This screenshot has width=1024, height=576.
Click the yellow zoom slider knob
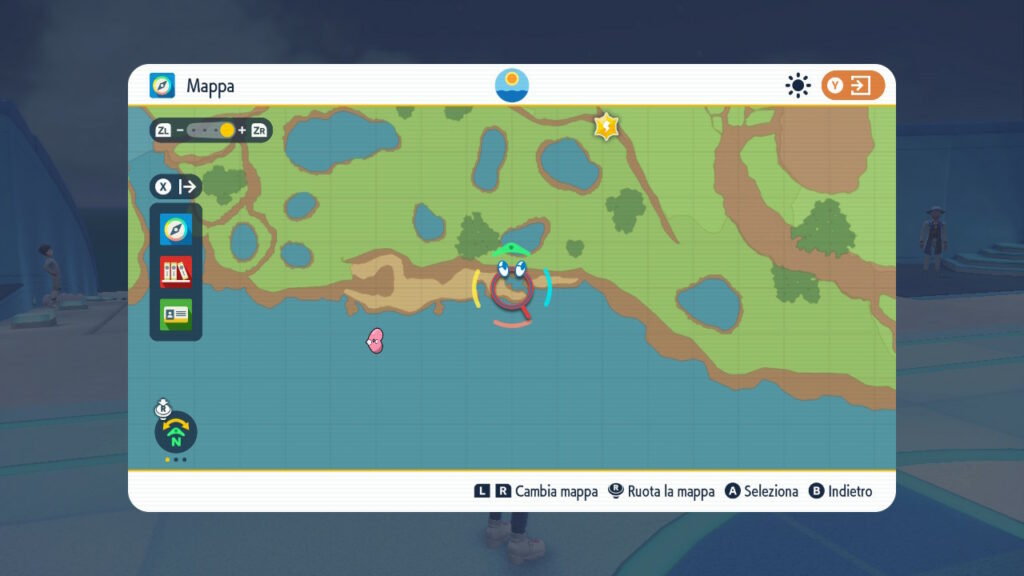(x=227, y=130)
